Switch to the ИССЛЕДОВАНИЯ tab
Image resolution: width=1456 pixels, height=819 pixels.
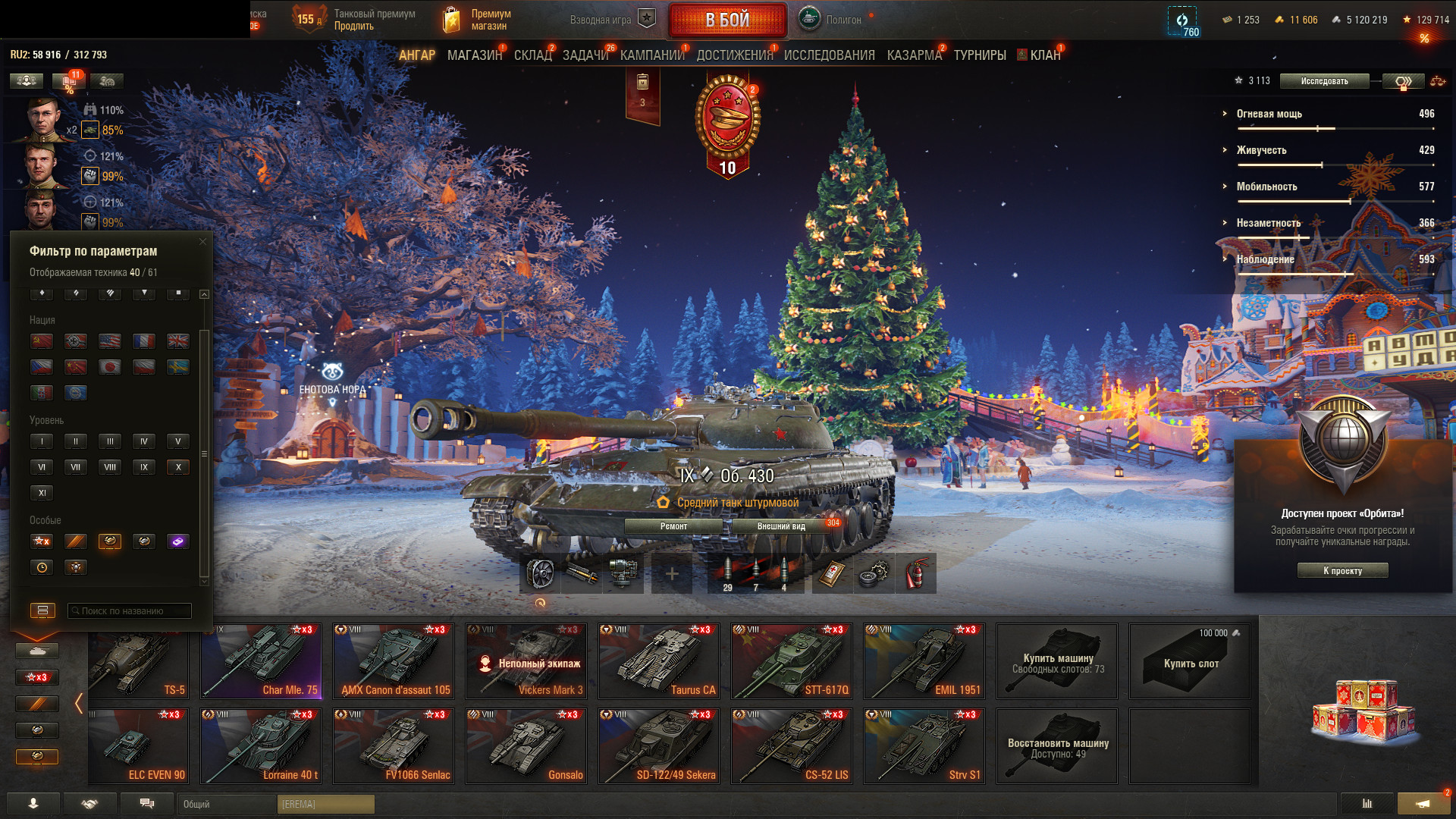829,55
